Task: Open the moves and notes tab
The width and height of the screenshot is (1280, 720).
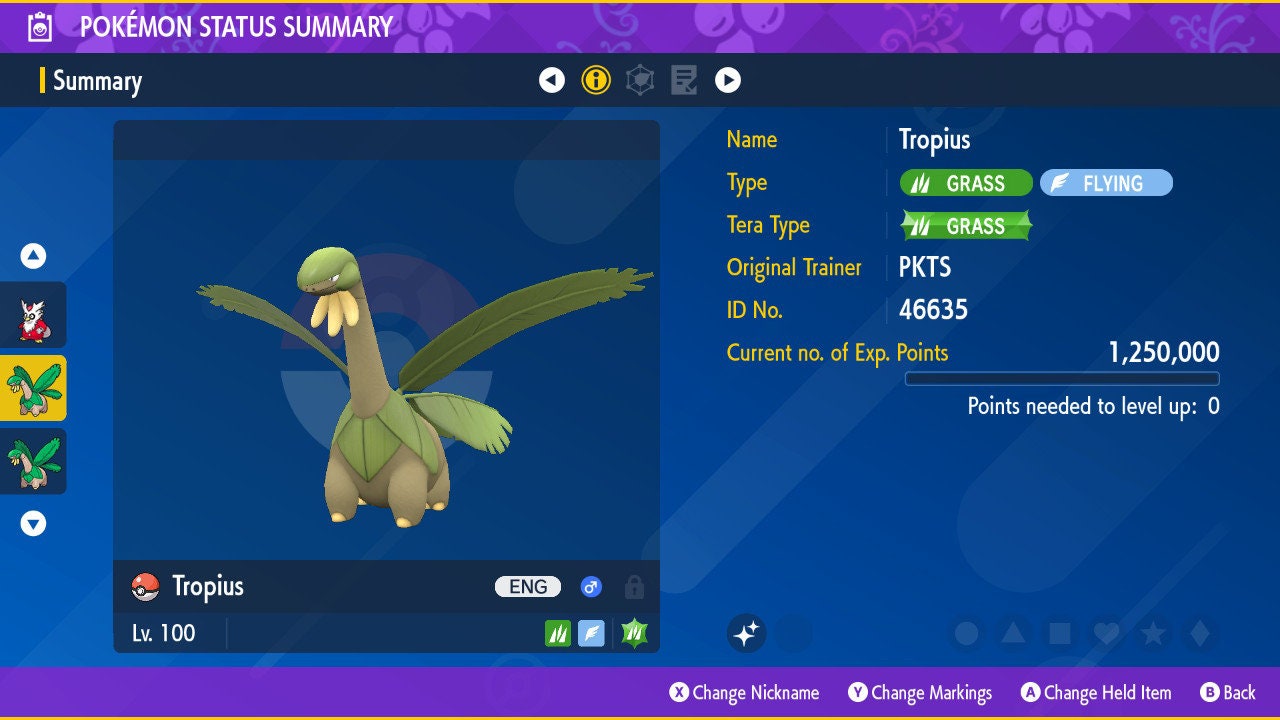Action: (684, 80)
